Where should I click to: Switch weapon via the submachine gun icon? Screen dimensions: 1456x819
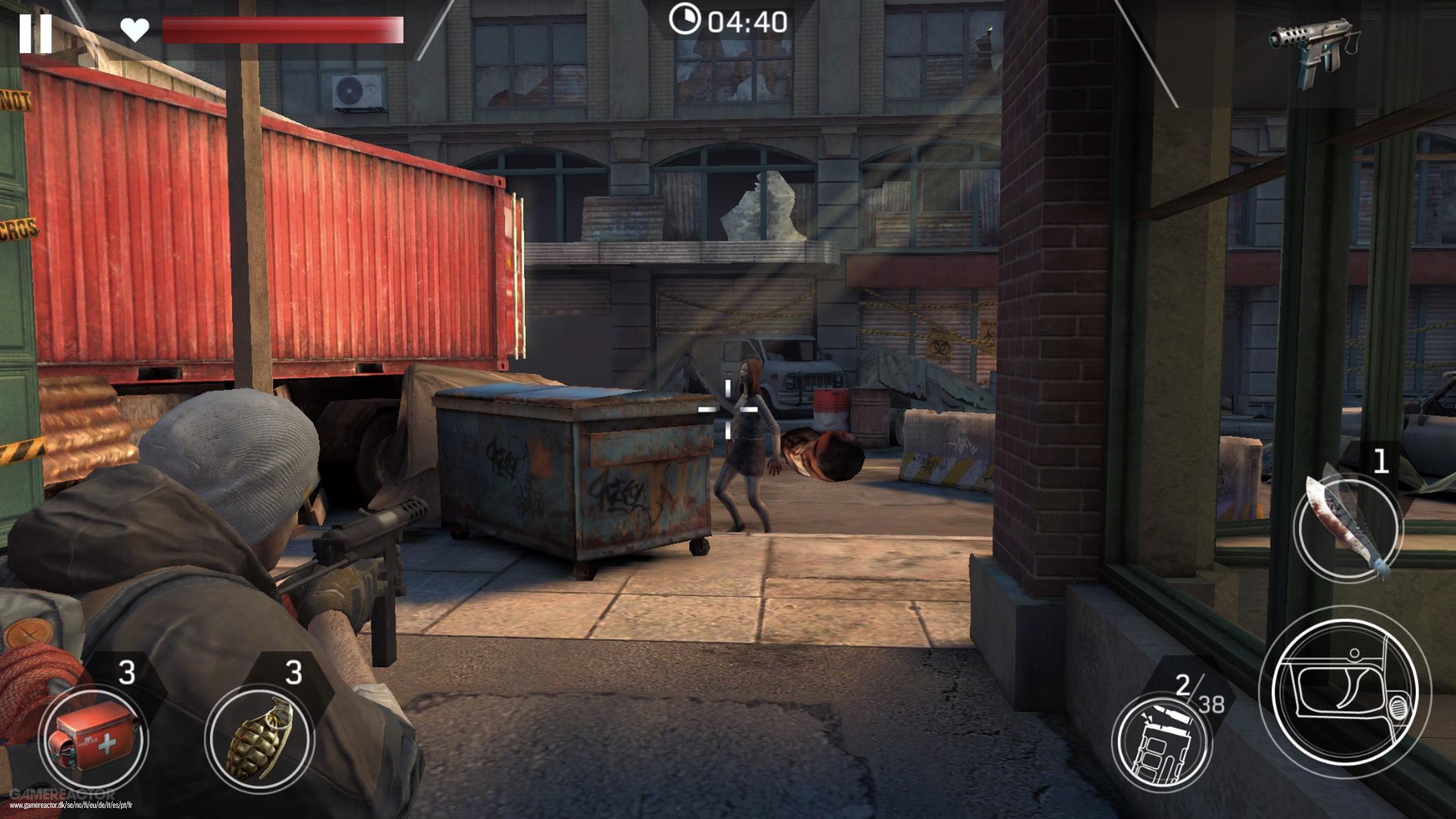point(1311,51)
